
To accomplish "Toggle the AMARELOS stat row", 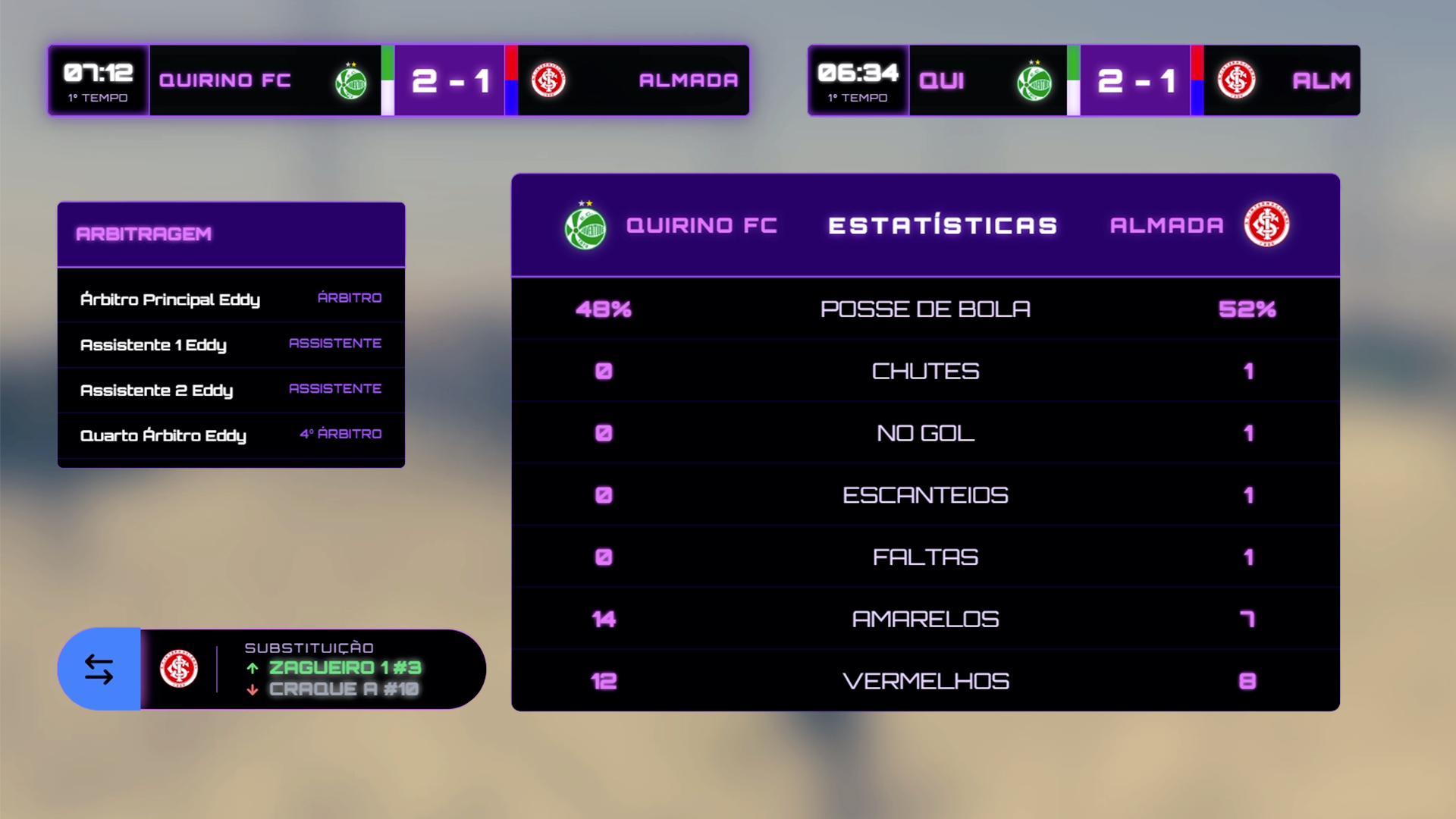I will 925,618.
